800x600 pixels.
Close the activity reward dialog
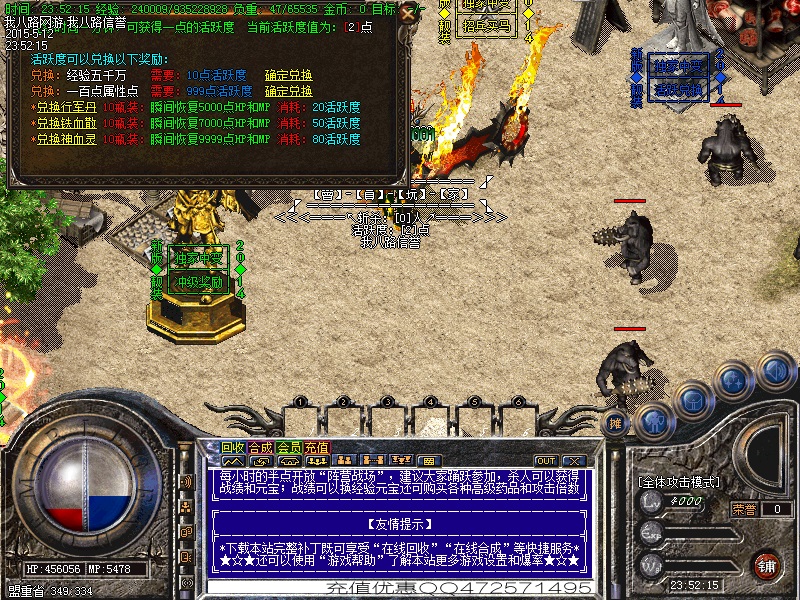pos(405,14)
